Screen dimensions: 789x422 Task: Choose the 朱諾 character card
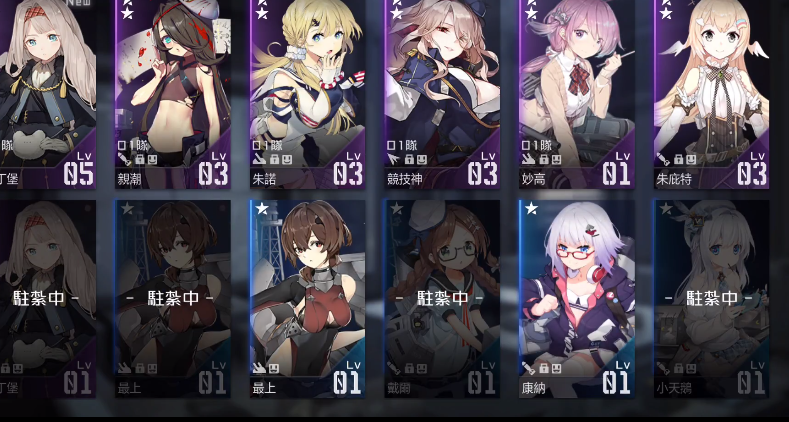pyautogui.click(x=307, y=93)
